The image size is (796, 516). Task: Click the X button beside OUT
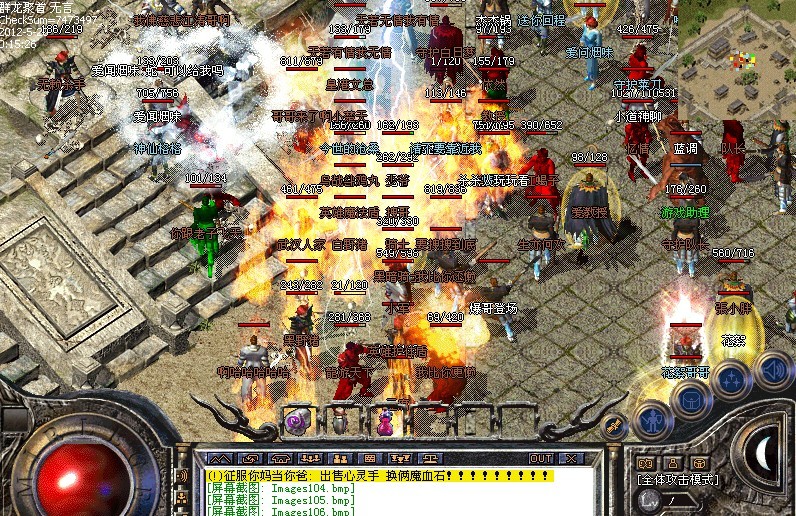571,458
